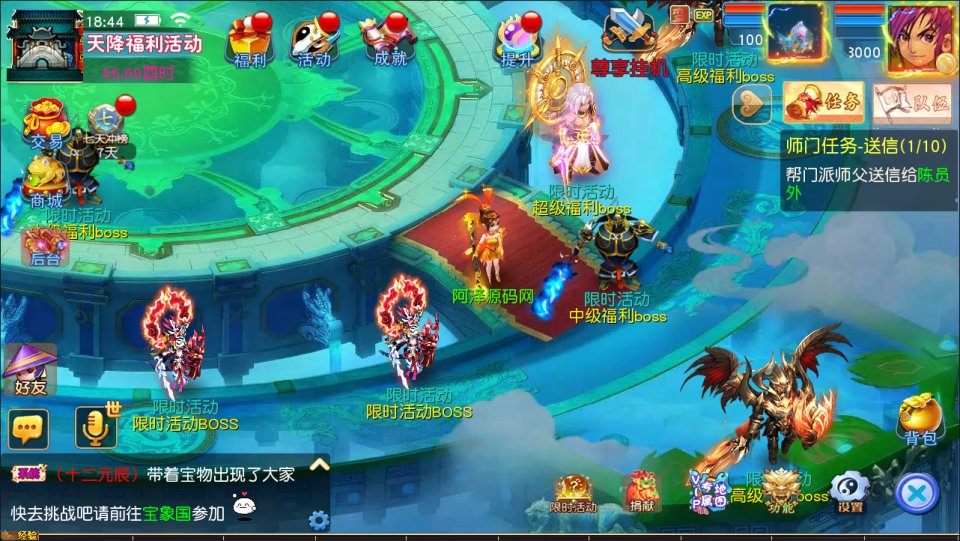Click the city gate minimap thumbnail
This screenshot has width=960, height=541.
[x=43, y=45]
